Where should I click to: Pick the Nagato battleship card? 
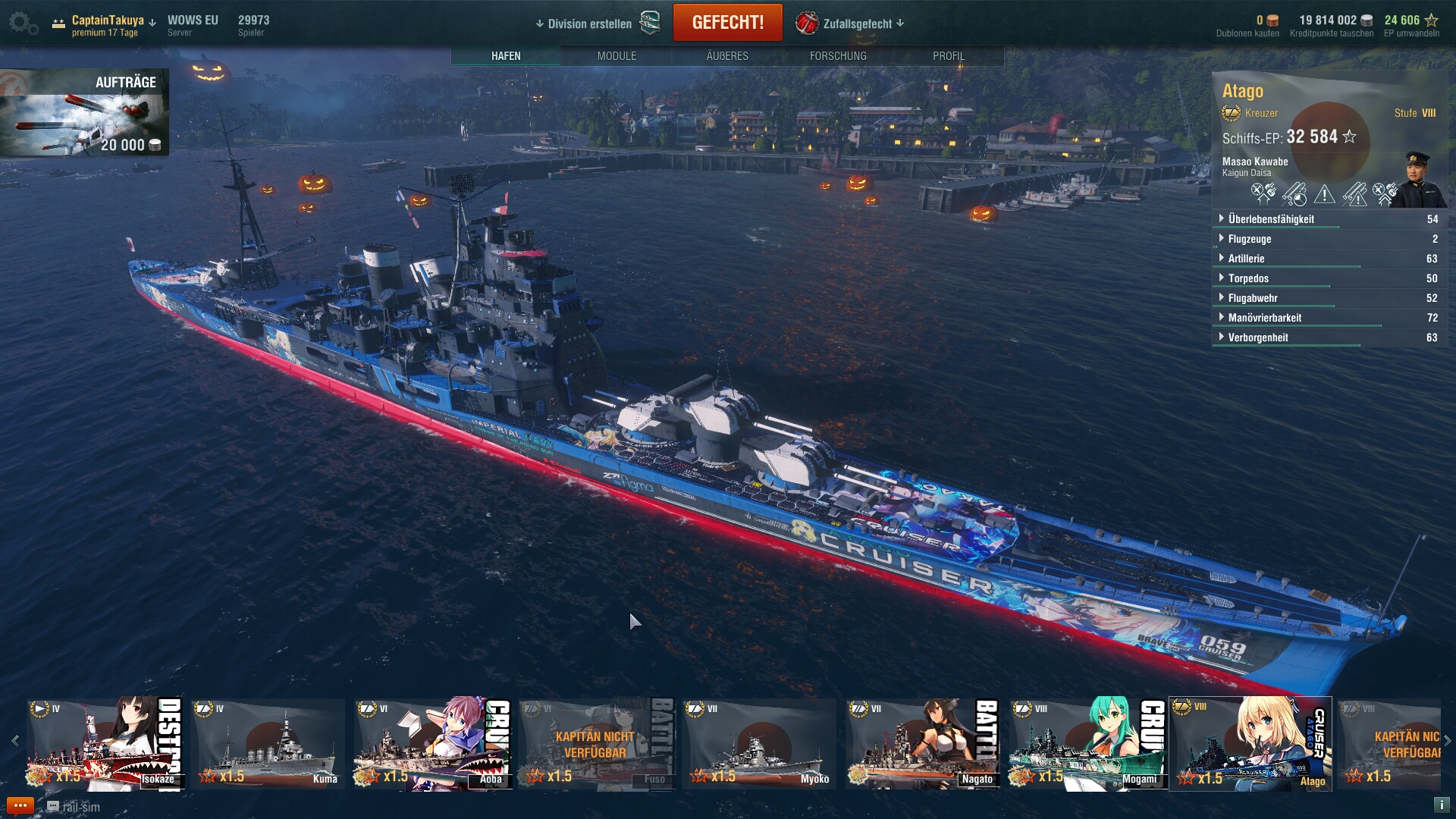click(x=923, y=744)
